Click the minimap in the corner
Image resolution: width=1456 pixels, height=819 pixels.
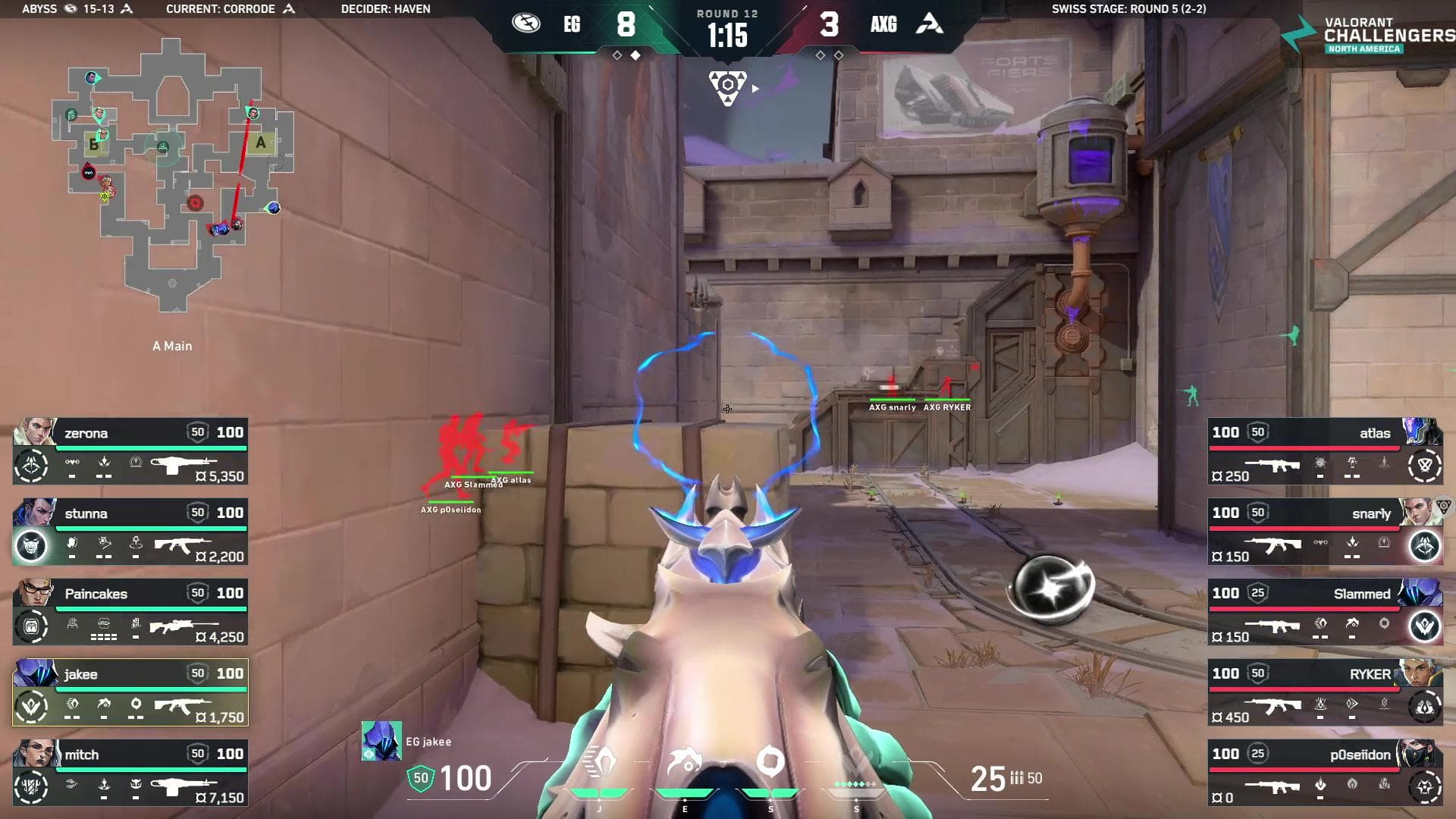(x=173, y=174)
